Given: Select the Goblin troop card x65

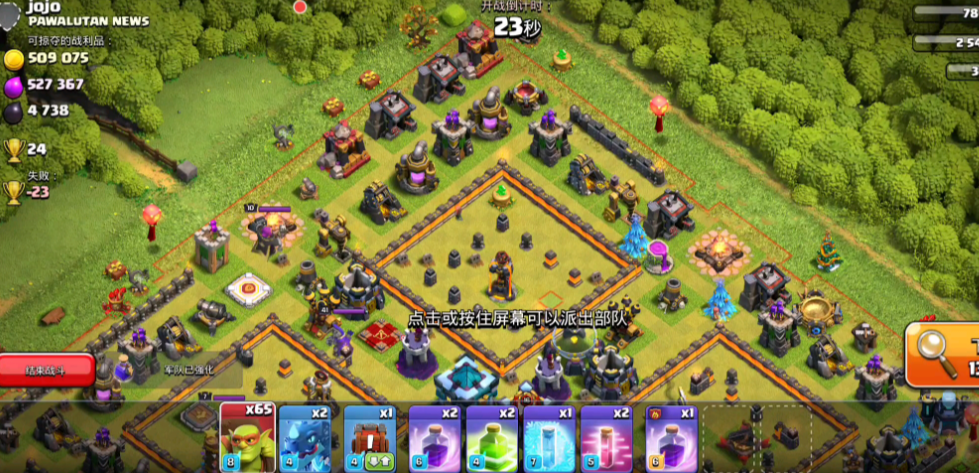Looking at the screenshot, I should 246,438.
